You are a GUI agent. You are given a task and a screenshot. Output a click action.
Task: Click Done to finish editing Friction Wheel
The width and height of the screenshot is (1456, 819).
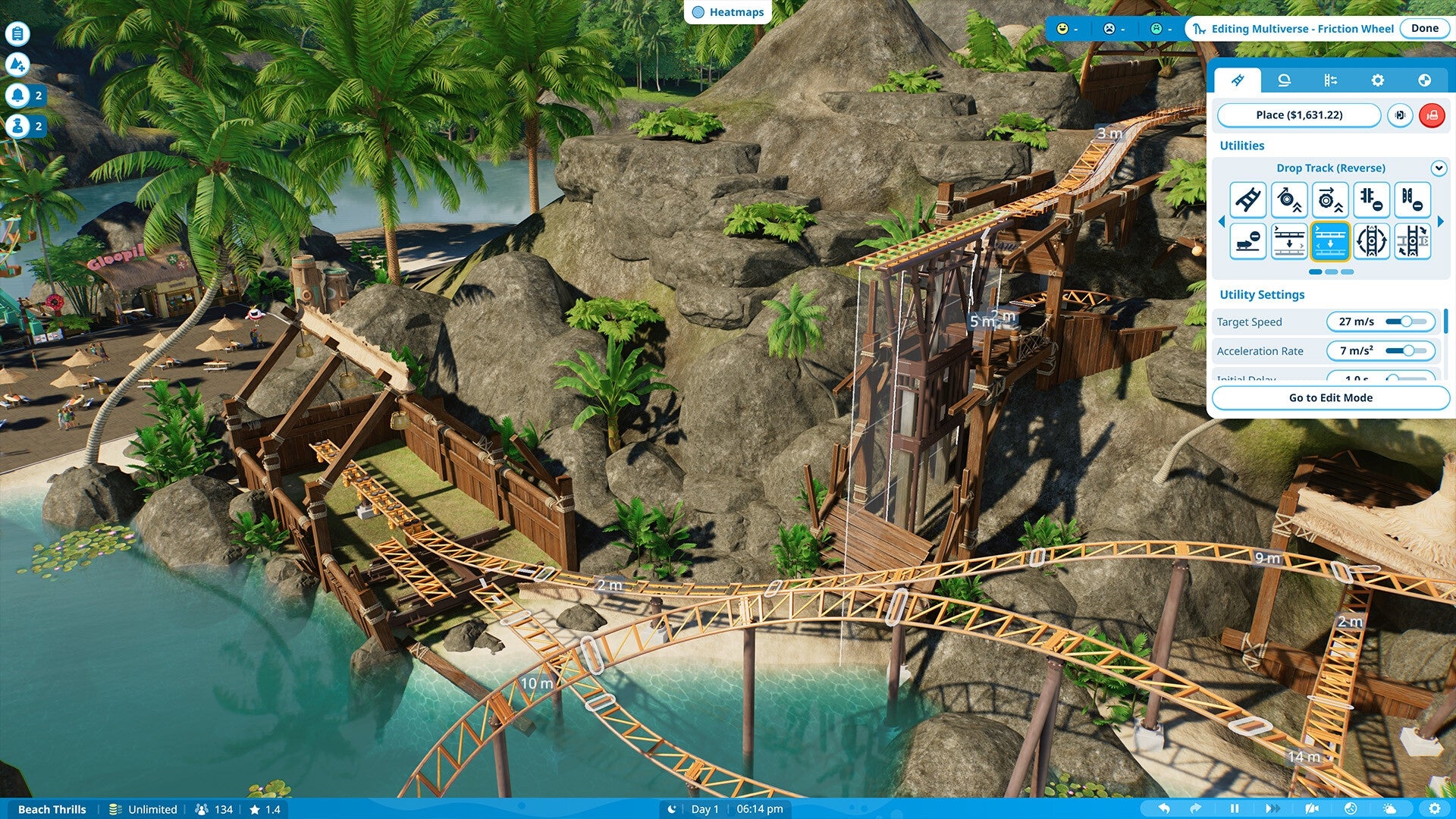1424,28
